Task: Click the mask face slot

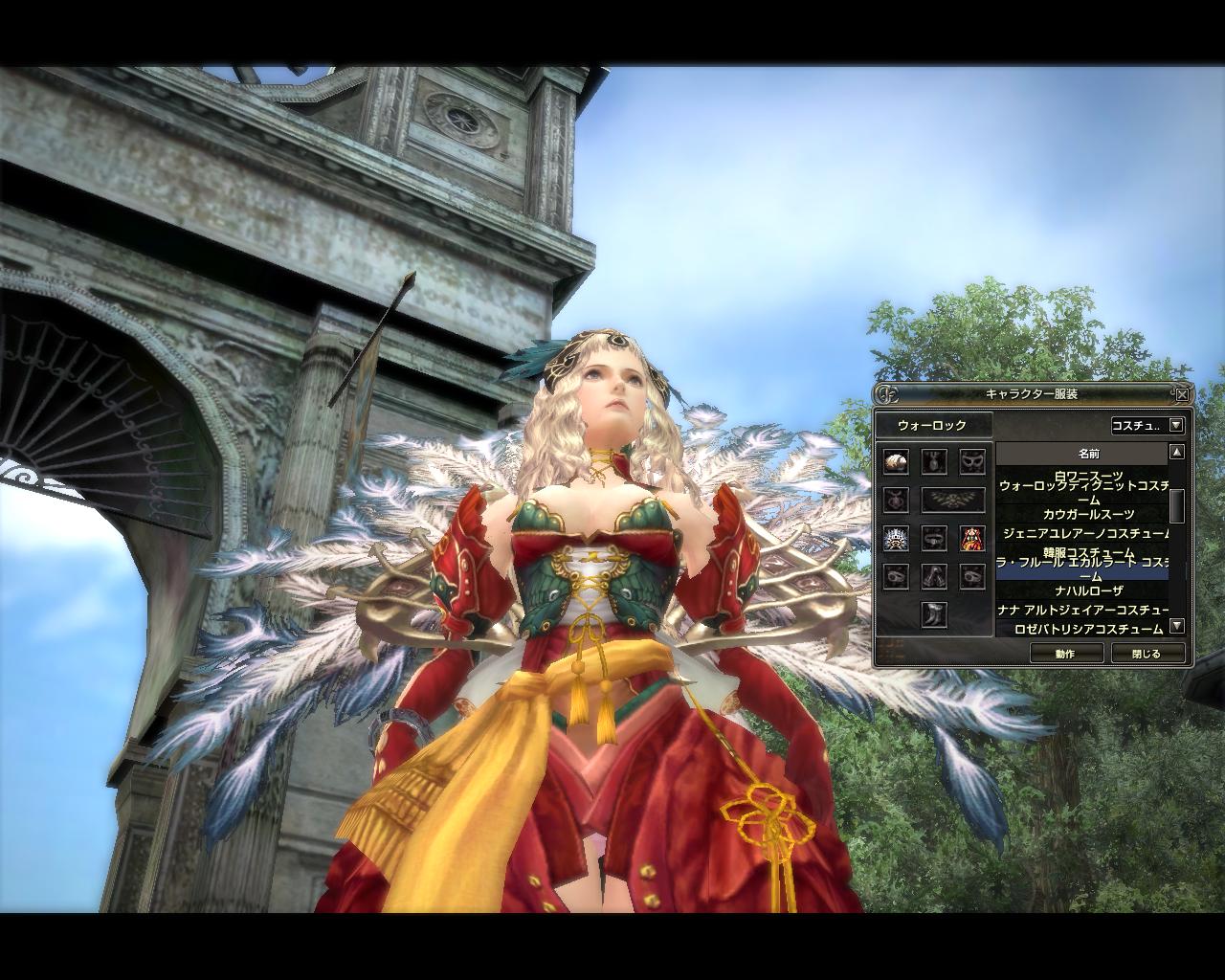Action: click(x=972, y=461)
